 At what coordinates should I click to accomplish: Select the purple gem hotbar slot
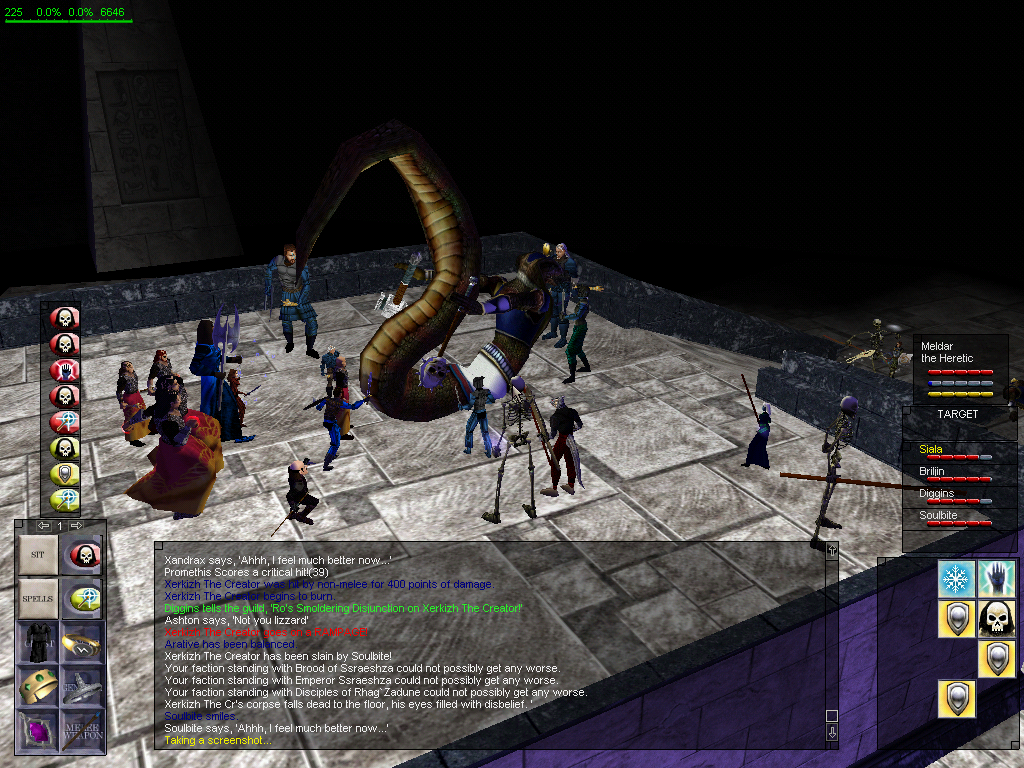38,729
